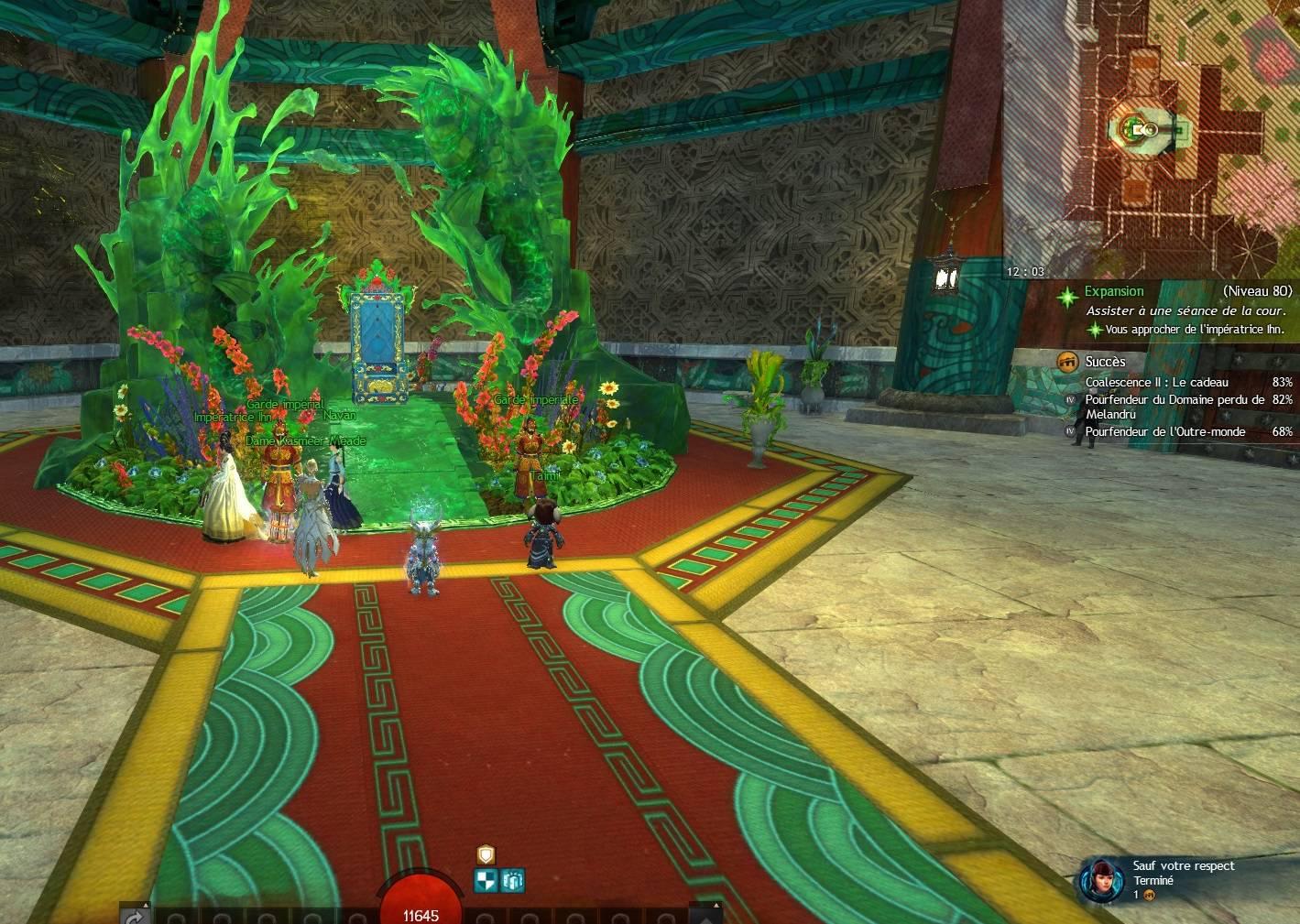Open the Sauf votre respect completion notification

[1182, 880]
